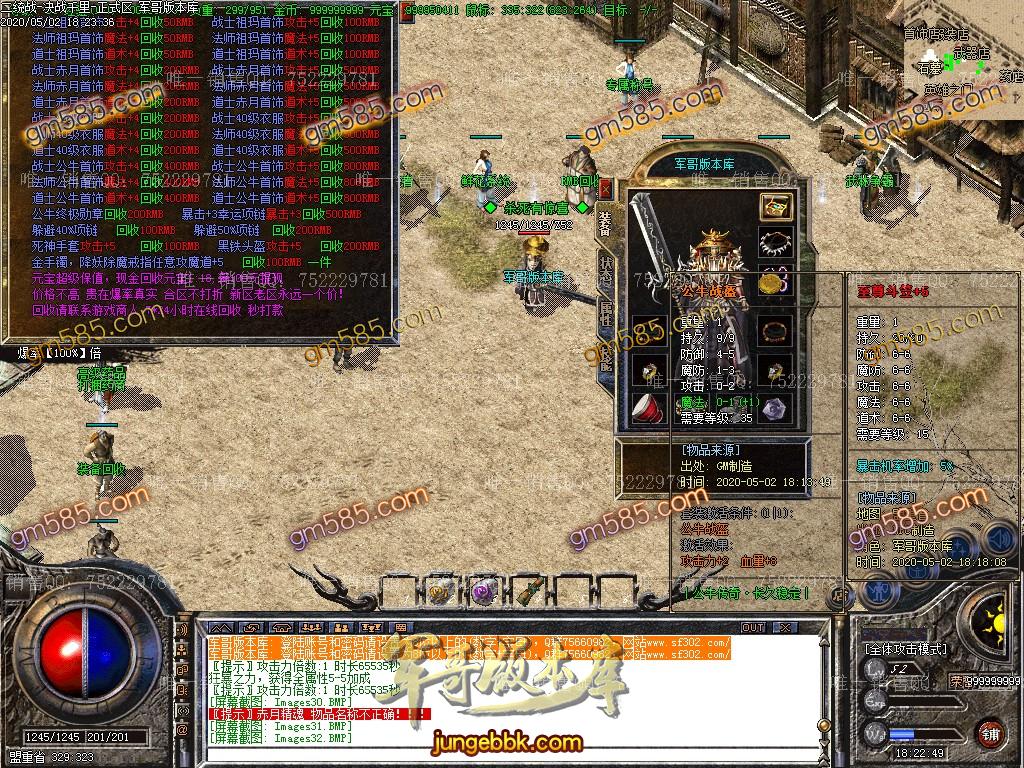1024x768 pixels.
Task: Click the right bracelet equipment slot
Action: tap(775, 330)
